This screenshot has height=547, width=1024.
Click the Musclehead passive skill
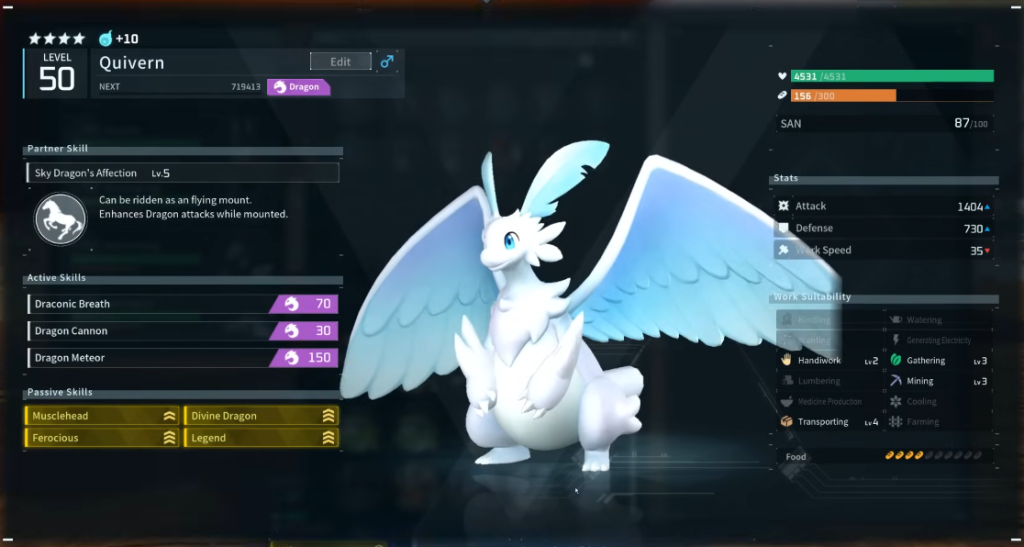click(x=102, y=416)
